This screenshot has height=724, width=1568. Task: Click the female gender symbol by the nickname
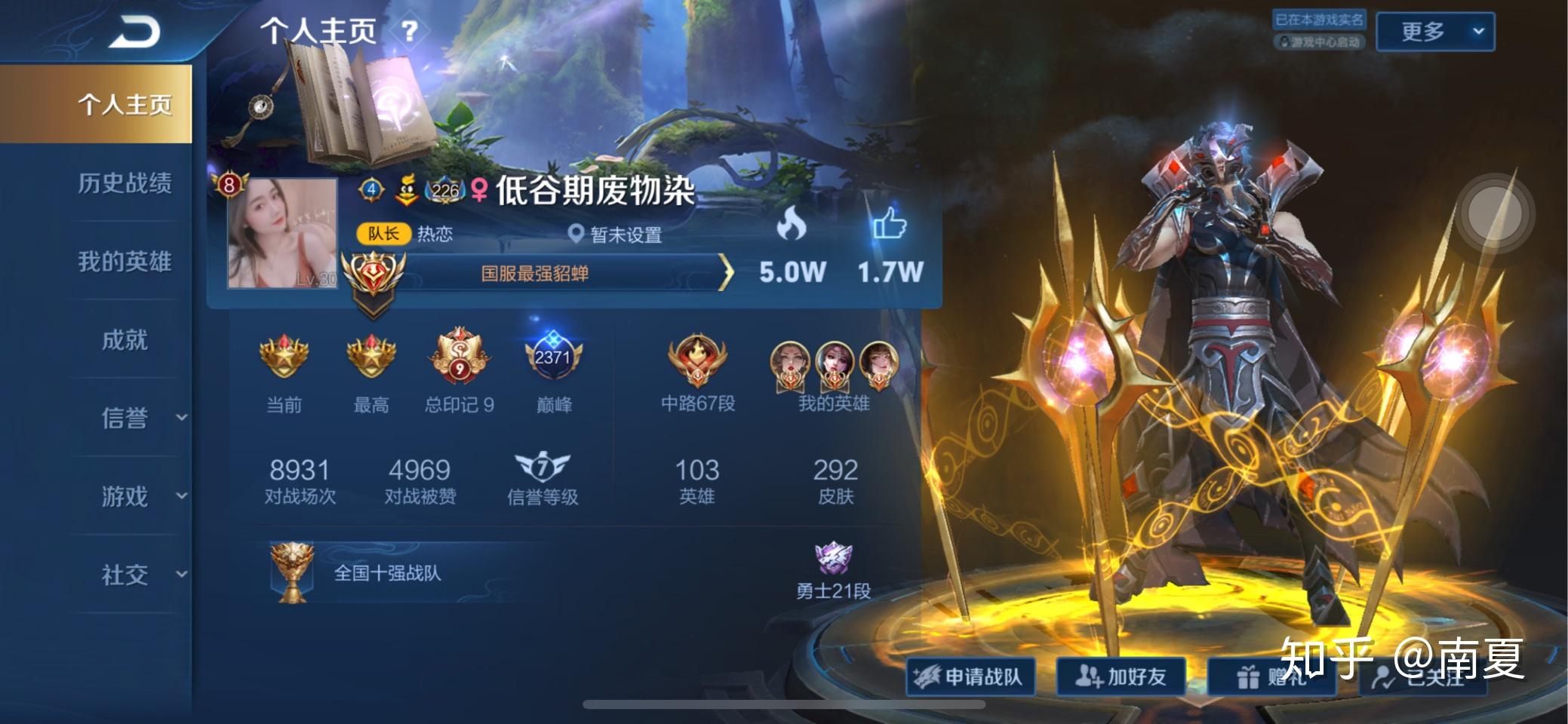pyautogui.click(x=479, y=190)
